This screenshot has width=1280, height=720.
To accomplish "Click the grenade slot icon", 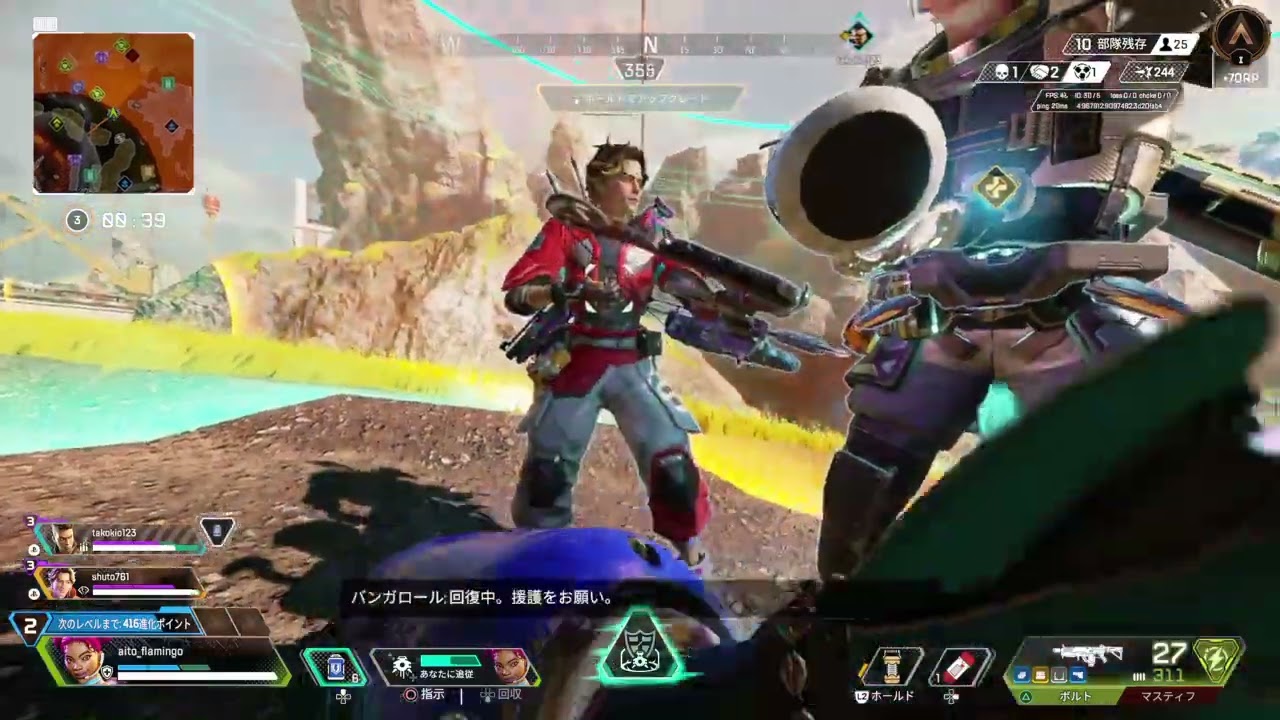I will pos(892,666).
